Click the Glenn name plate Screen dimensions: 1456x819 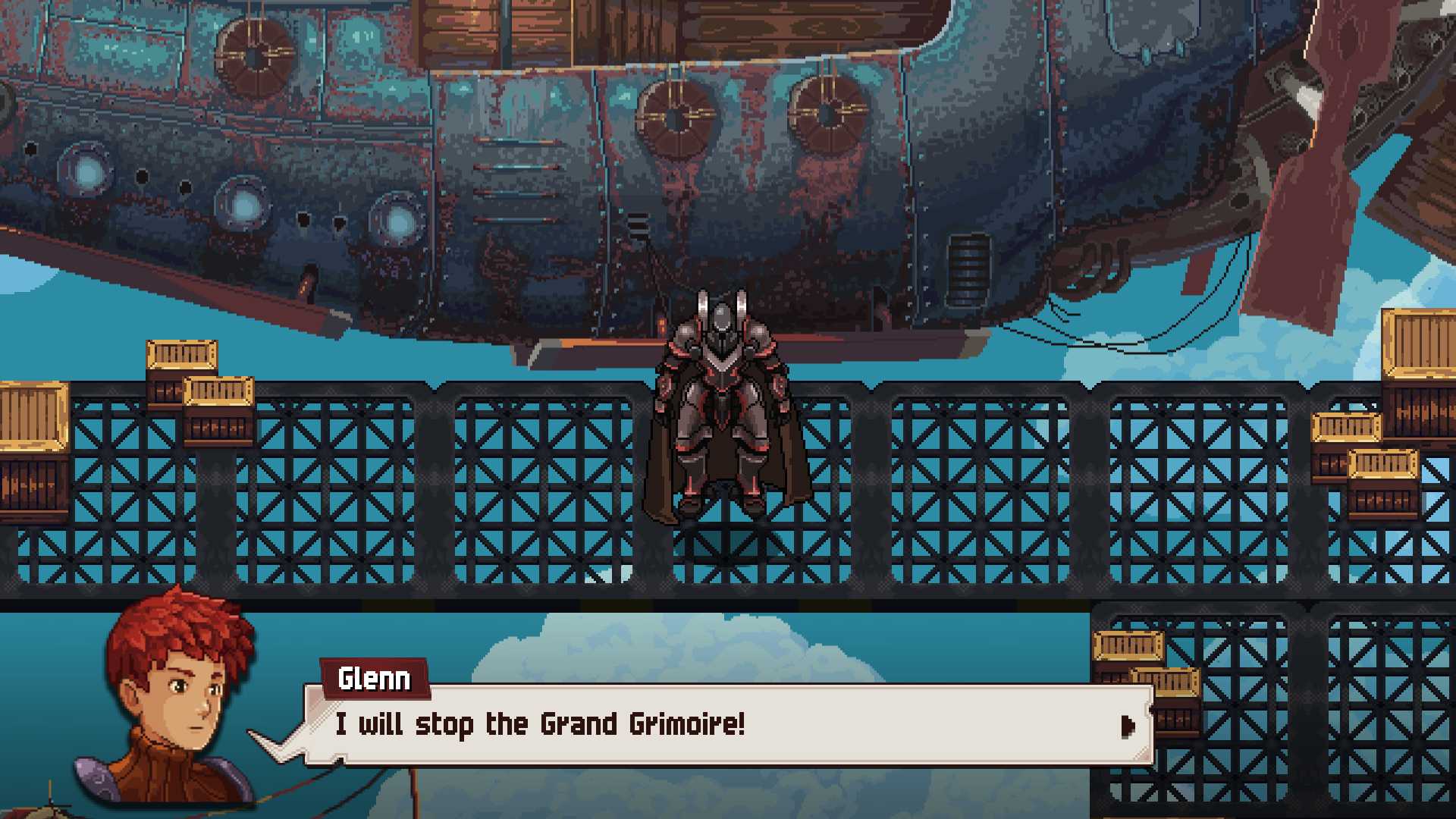tap(377, 679)
